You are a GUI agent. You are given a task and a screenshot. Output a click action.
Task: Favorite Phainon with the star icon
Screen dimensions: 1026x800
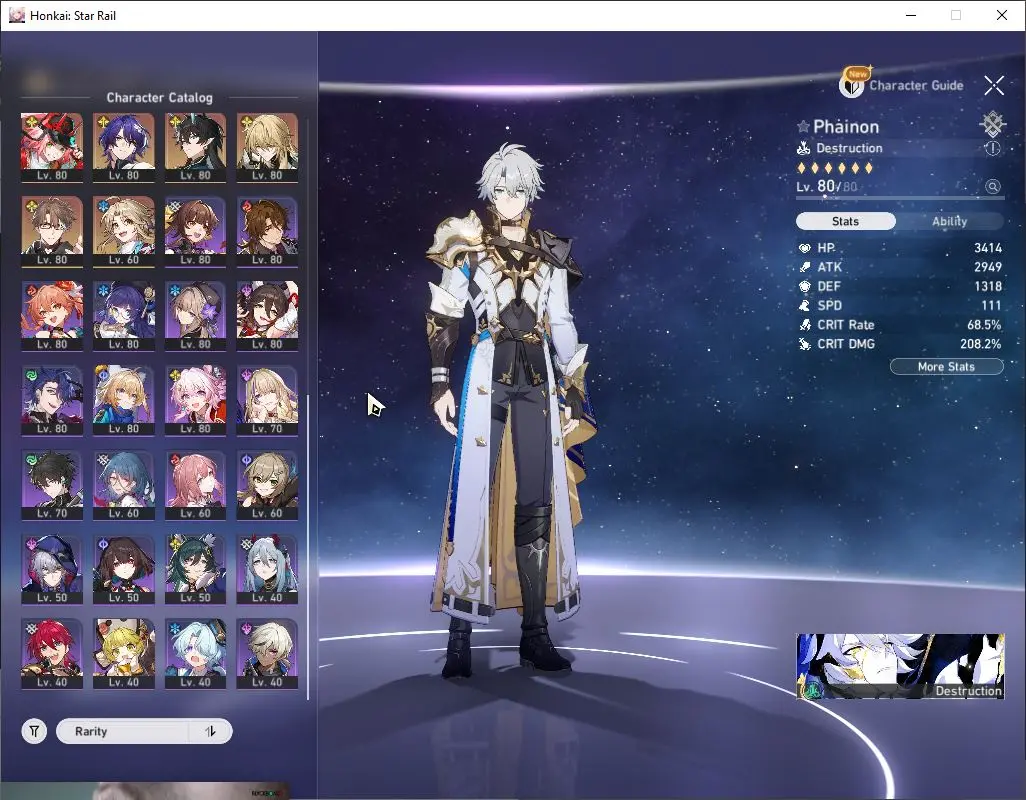click(803, 127)
